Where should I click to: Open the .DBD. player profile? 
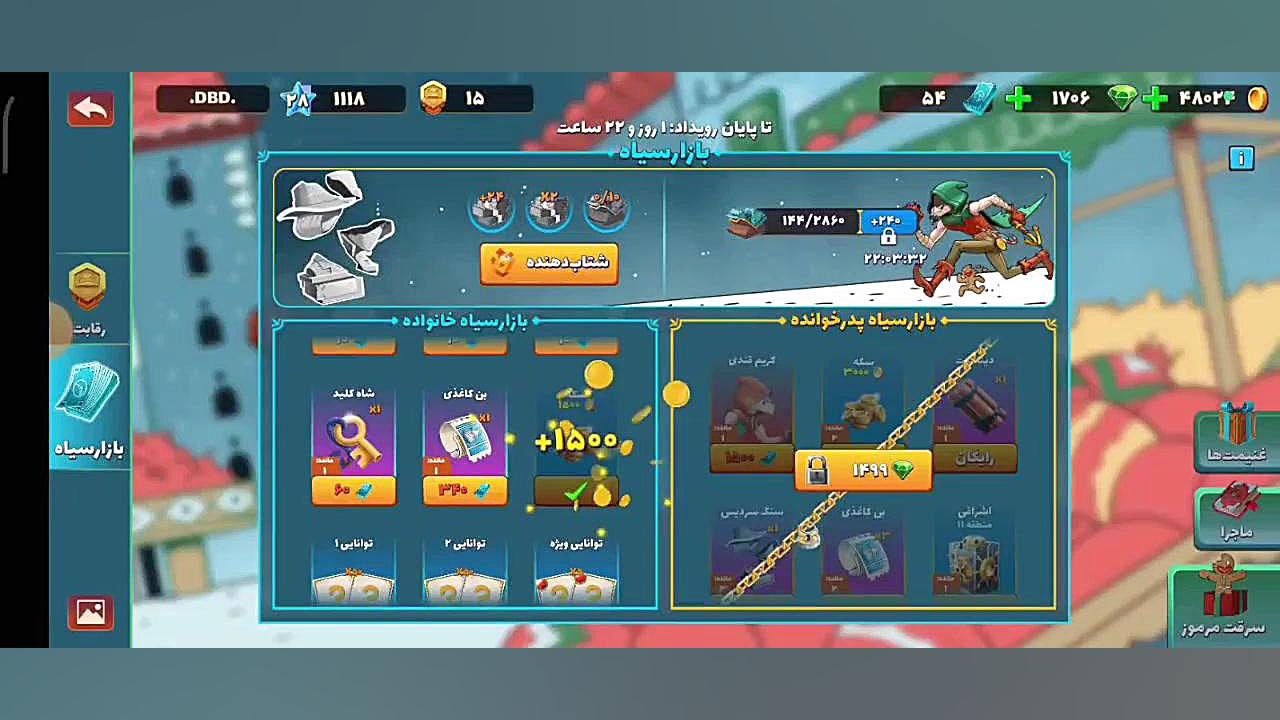[212, 98]
